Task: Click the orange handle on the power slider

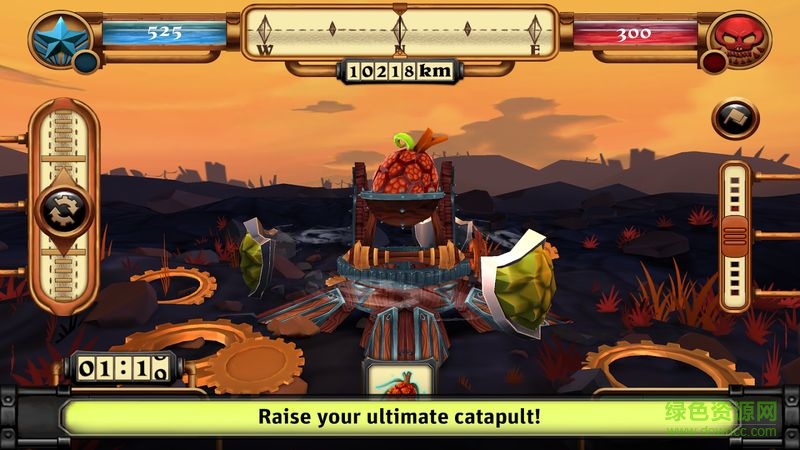Action: [x=735, y=229]
